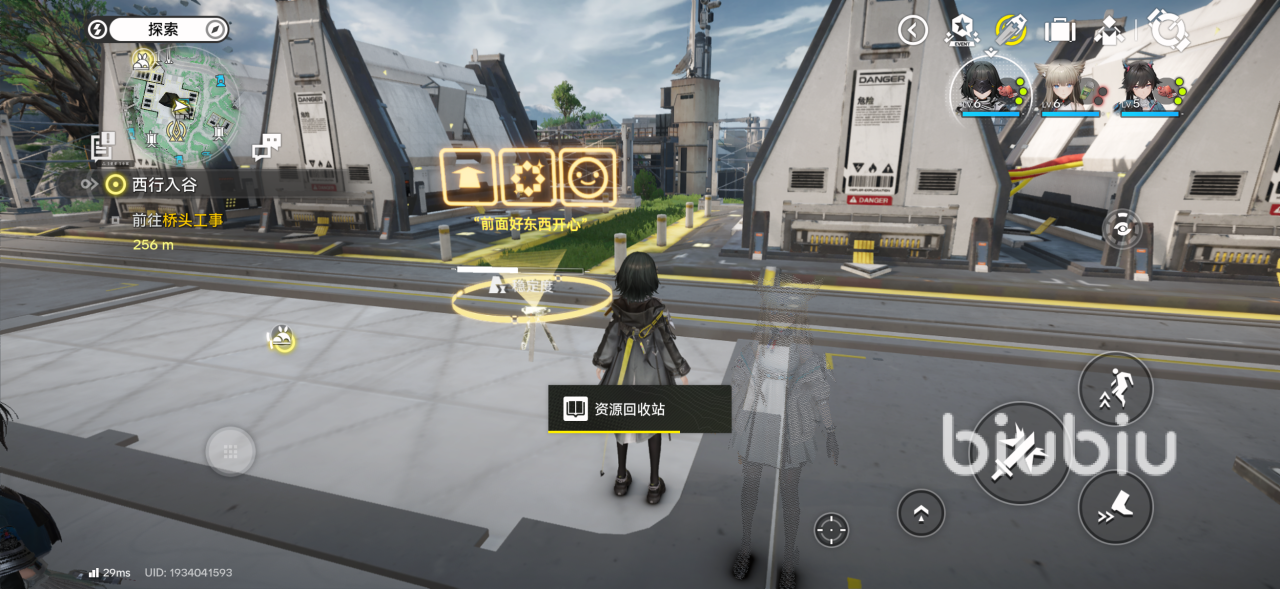This screenshot has height=589, width=1280.
Task: Open the circular ring menu icon at top right
Action: [x=1167, y=30]
